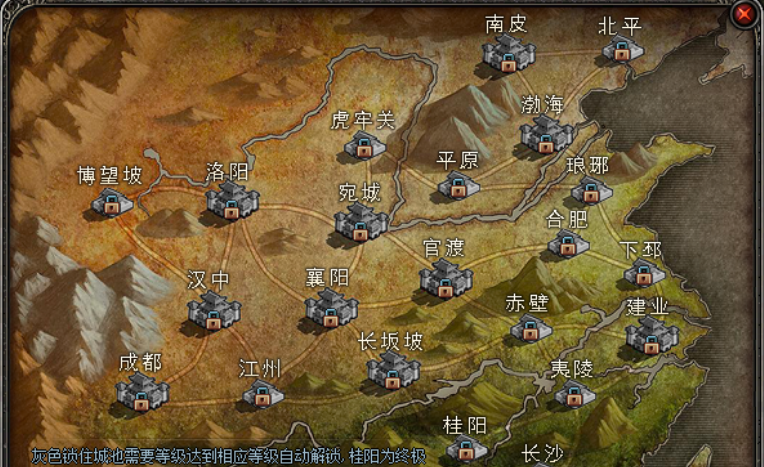Click the 平原 locked city
The image size is (764, 467).
pos(458,185)
